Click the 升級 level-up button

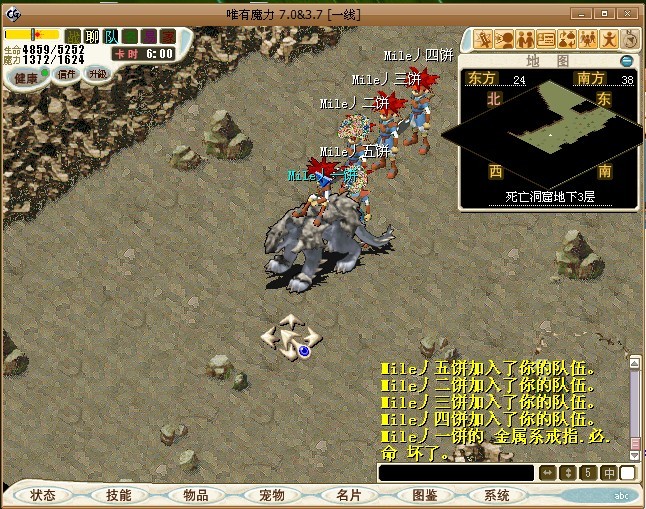point(97,74)
